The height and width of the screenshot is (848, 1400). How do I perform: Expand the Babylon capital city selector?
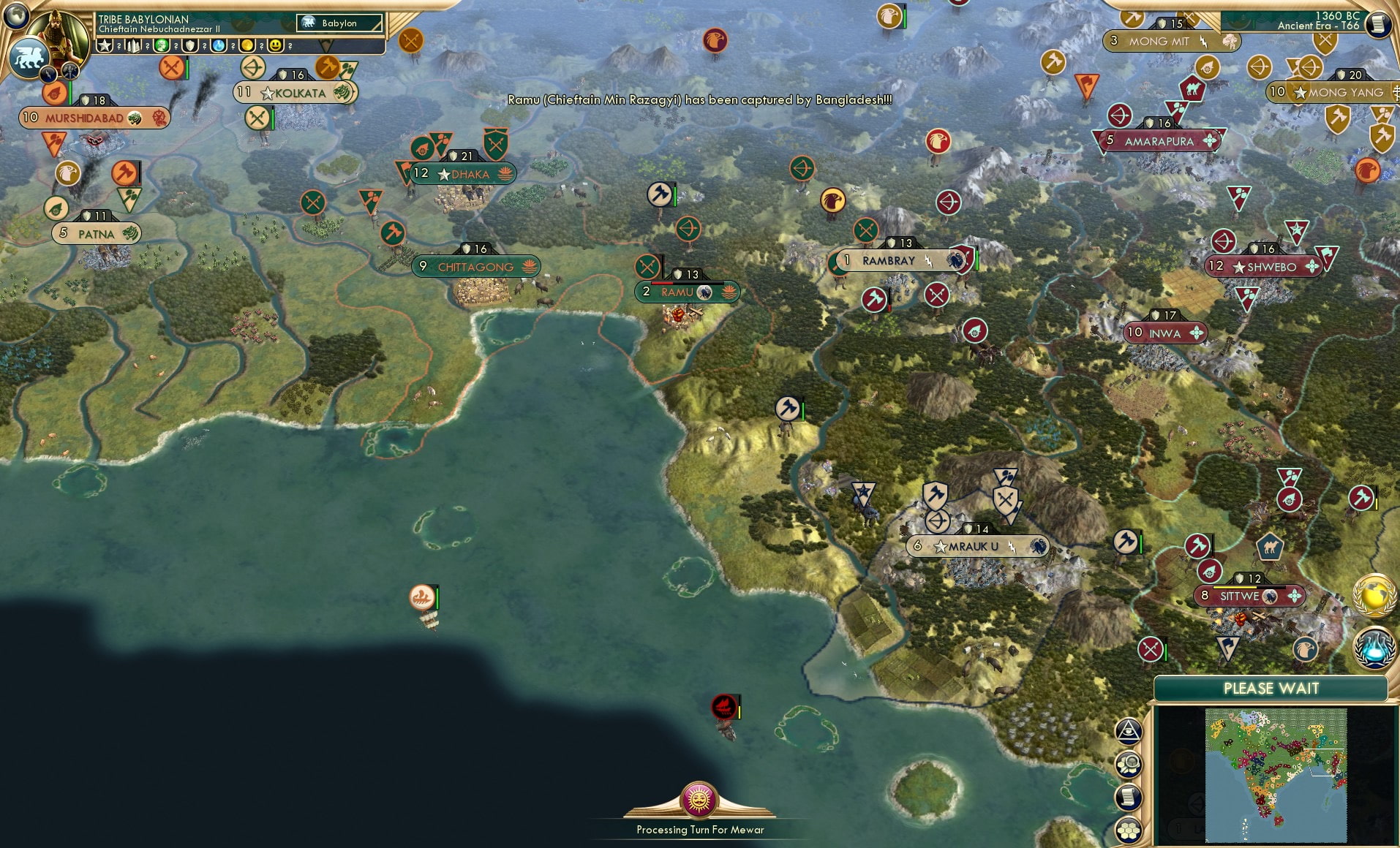[340, 23]
